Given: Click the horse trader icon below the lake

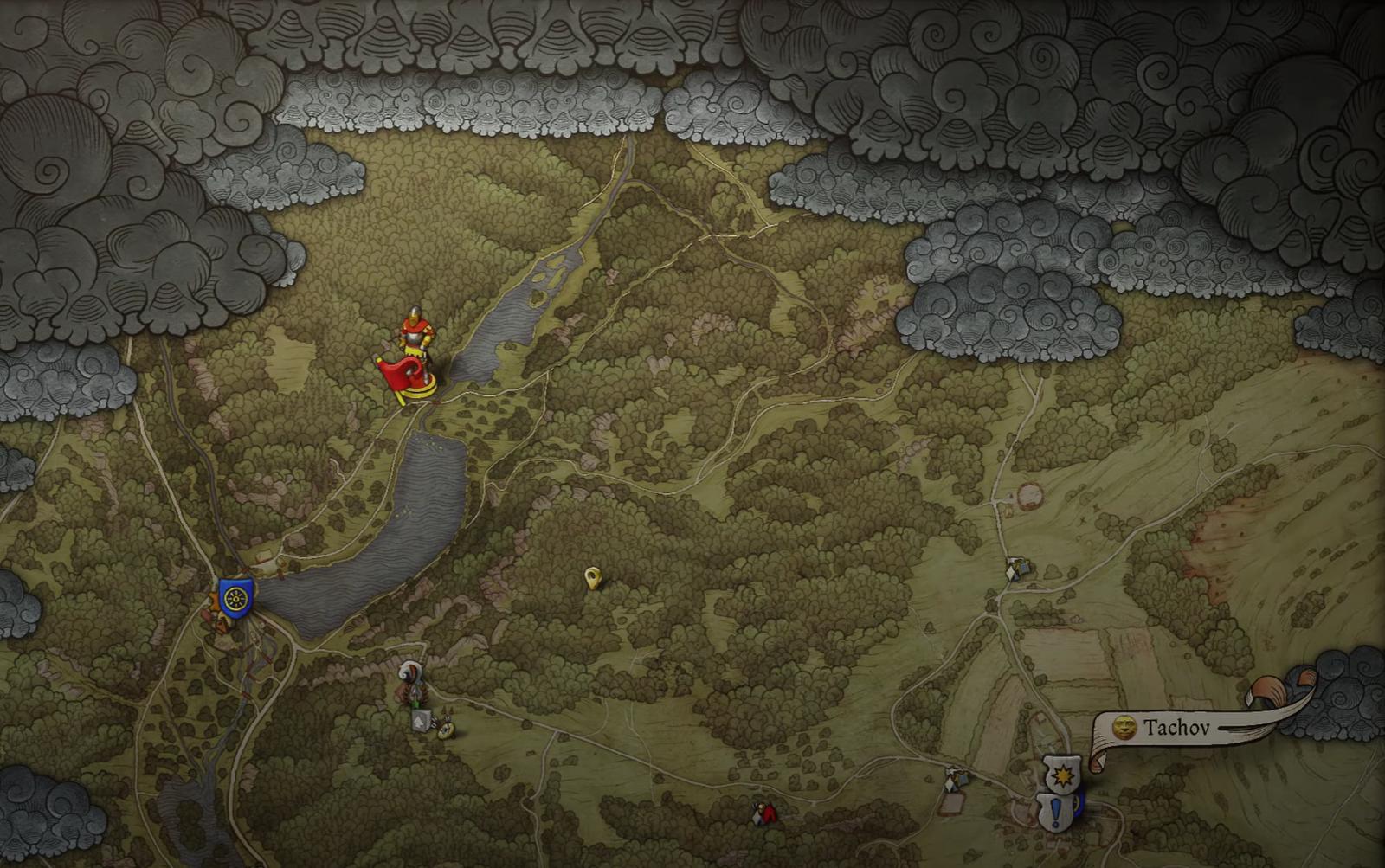Looking at the screenshot, I should pyautogui.click(x=410, y=672).
